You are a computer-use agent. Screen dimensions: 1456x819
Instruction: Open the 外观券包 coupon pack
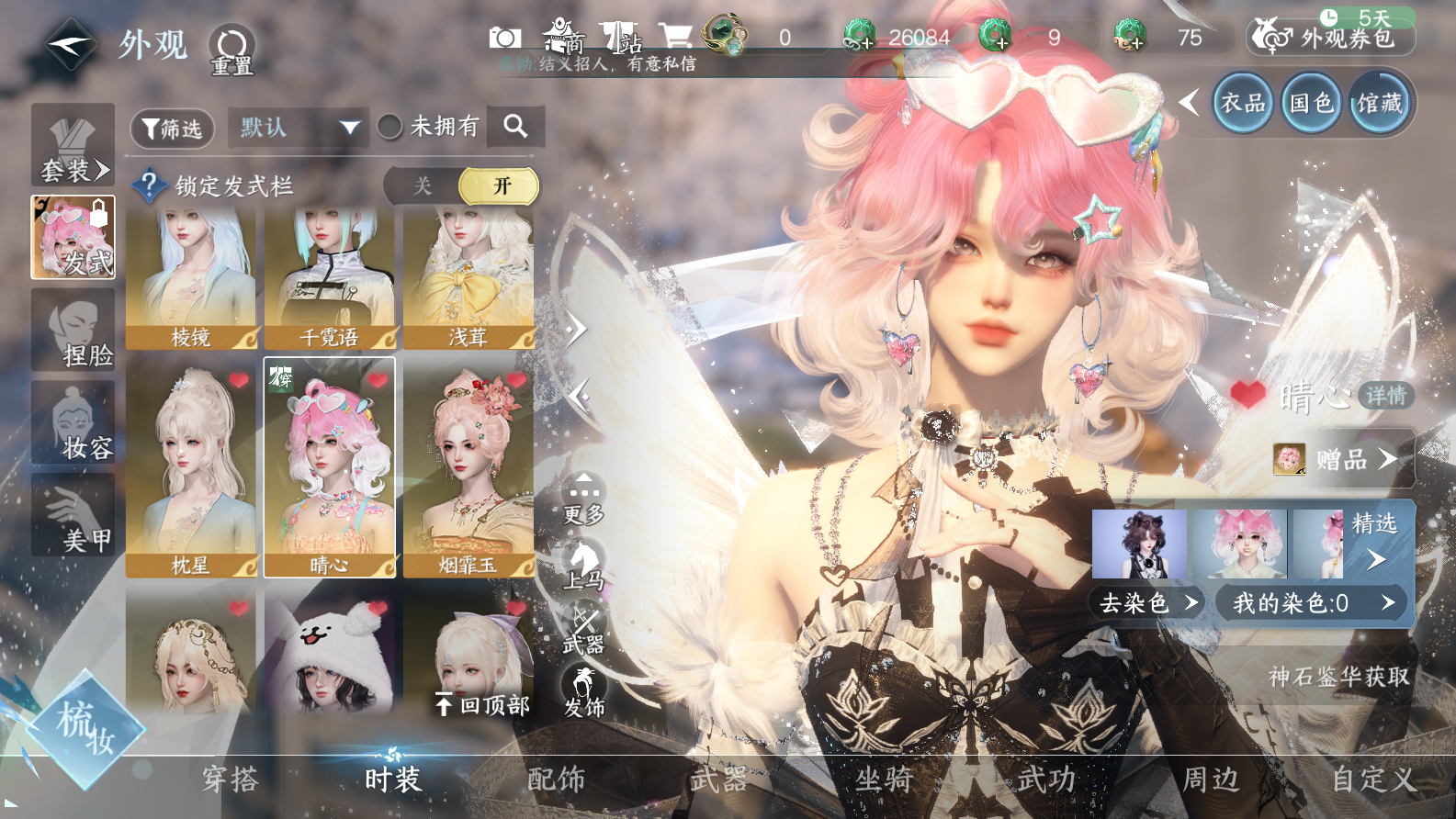(1332, 37)
